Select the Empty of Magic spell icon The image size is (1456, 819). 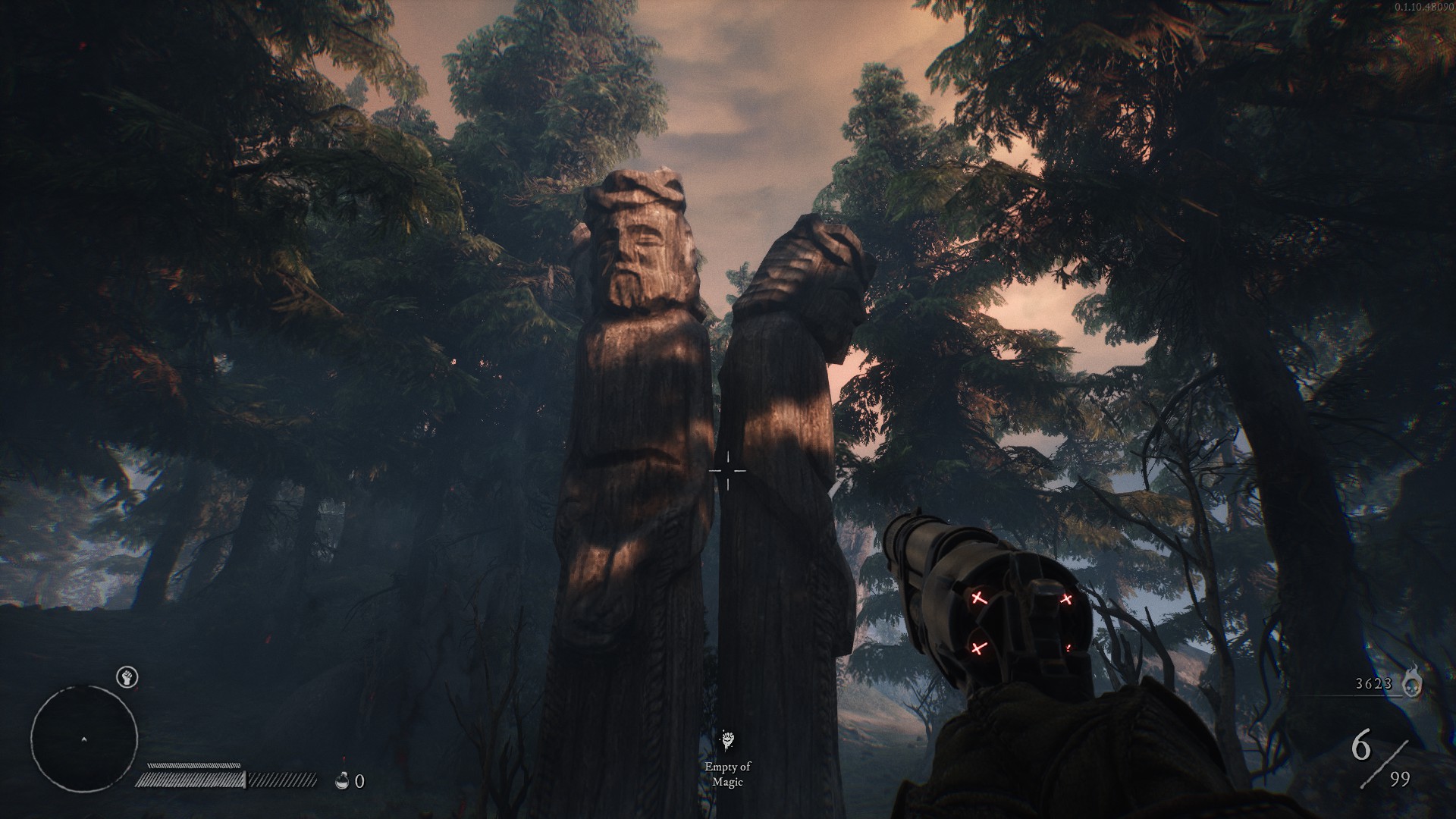tap(727, 741)
